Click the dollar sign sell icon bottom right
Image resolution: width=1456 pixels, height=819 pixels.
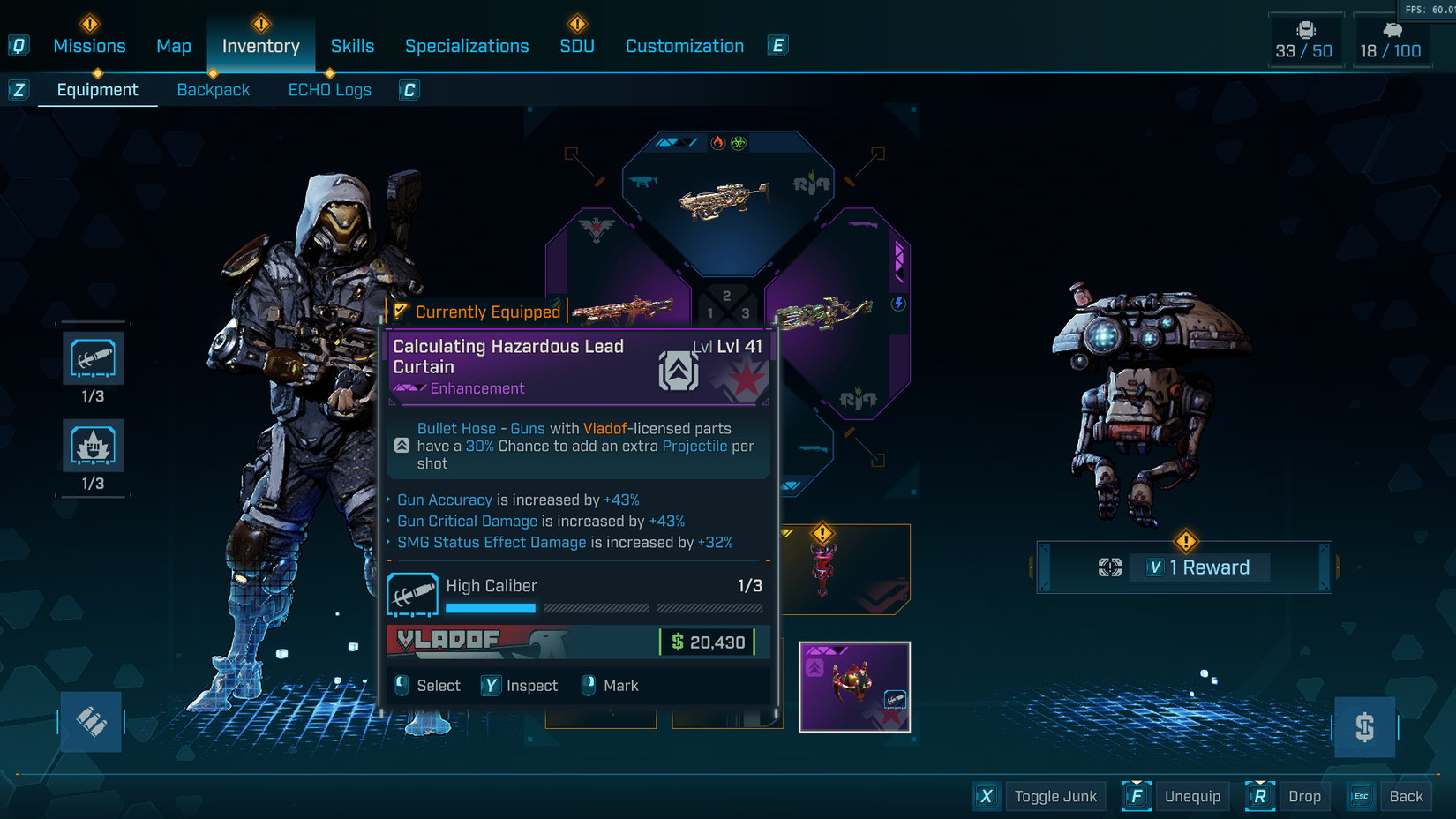tap(1364, 728)
